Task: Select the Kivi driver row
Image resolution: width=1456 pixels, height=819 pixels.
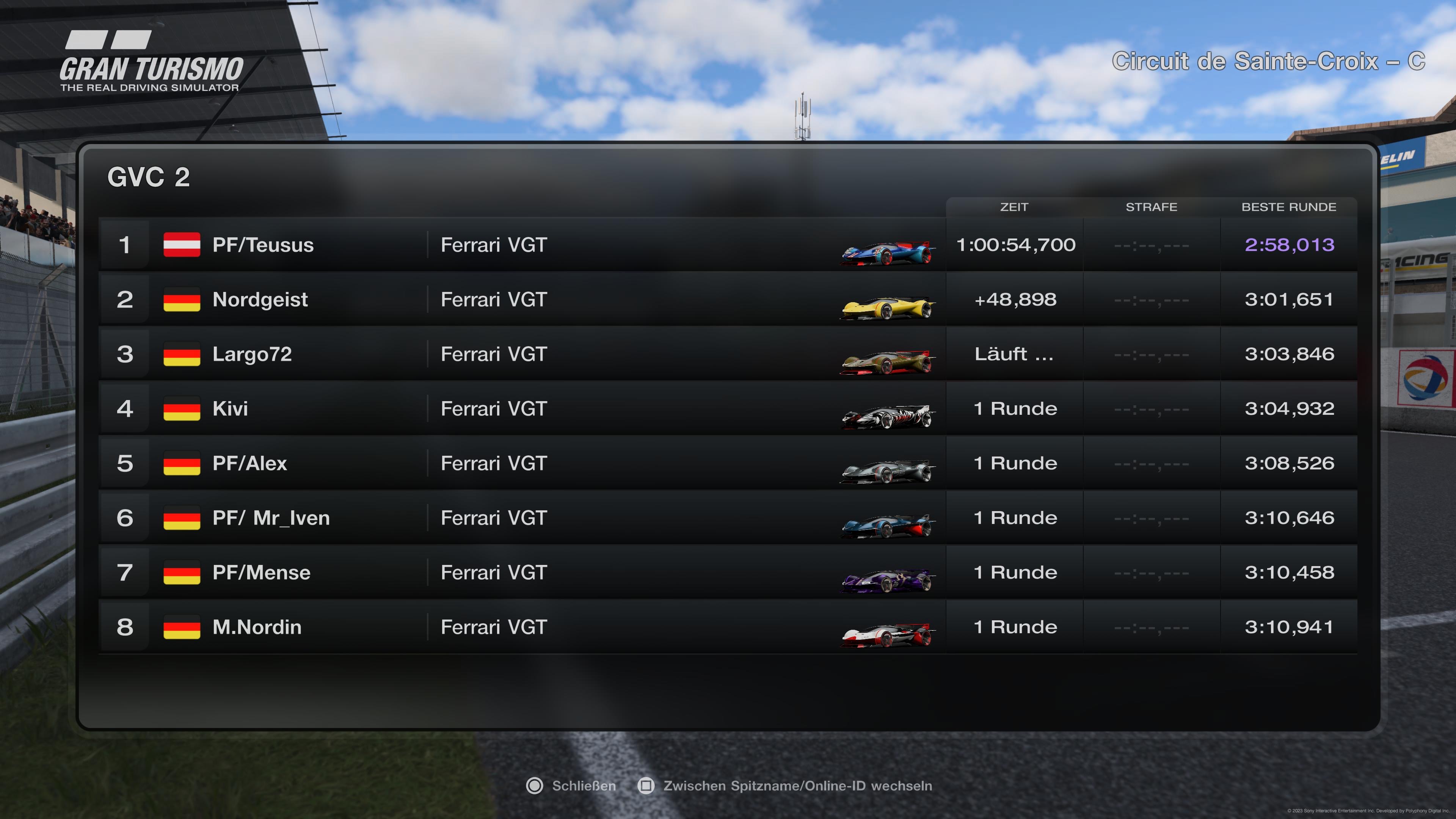Action: [230, 409]
